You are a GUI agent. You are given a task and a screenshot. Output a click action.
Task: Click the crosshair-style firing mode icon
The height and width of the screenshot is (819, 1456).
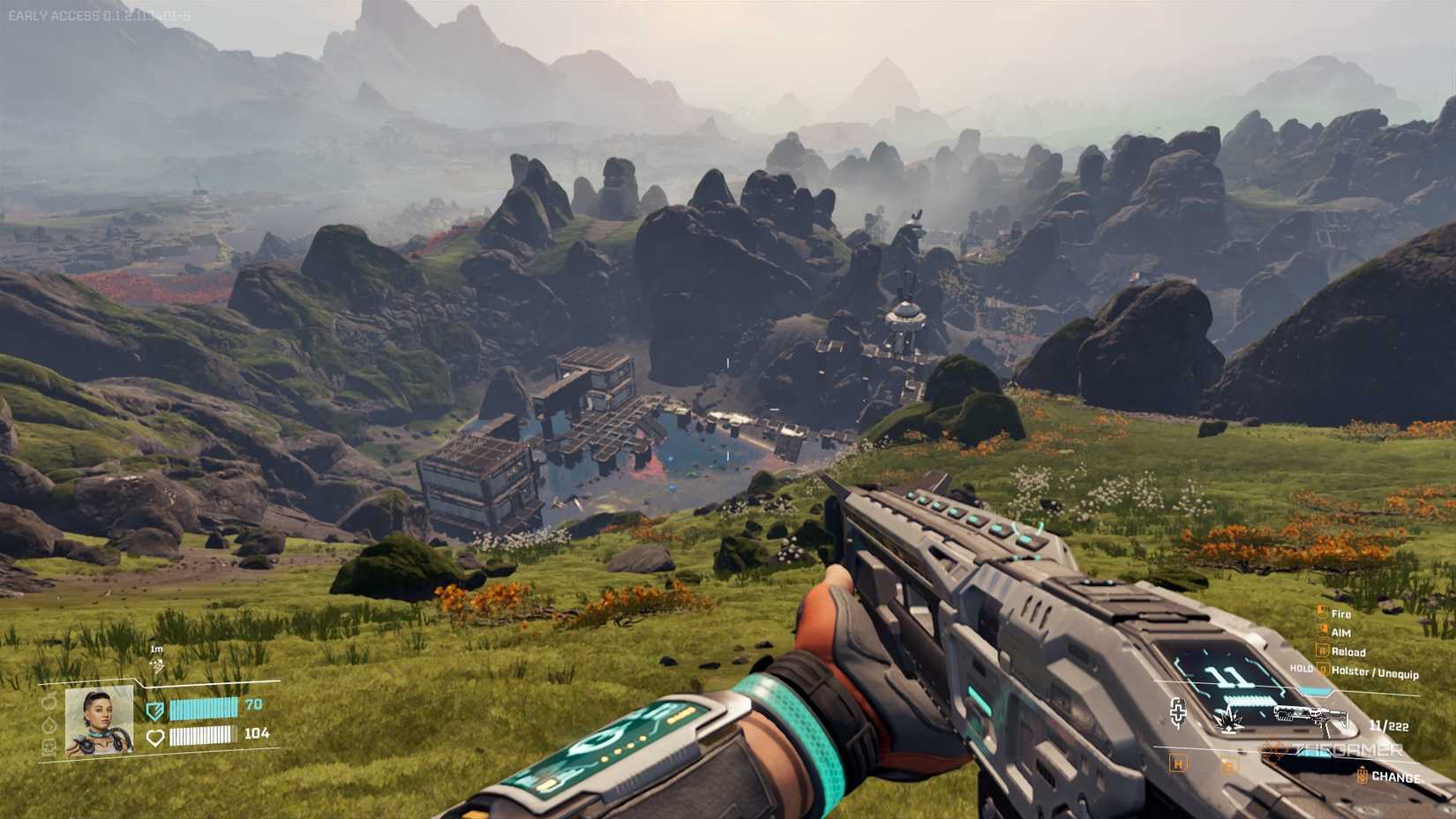coord(1179,713)
